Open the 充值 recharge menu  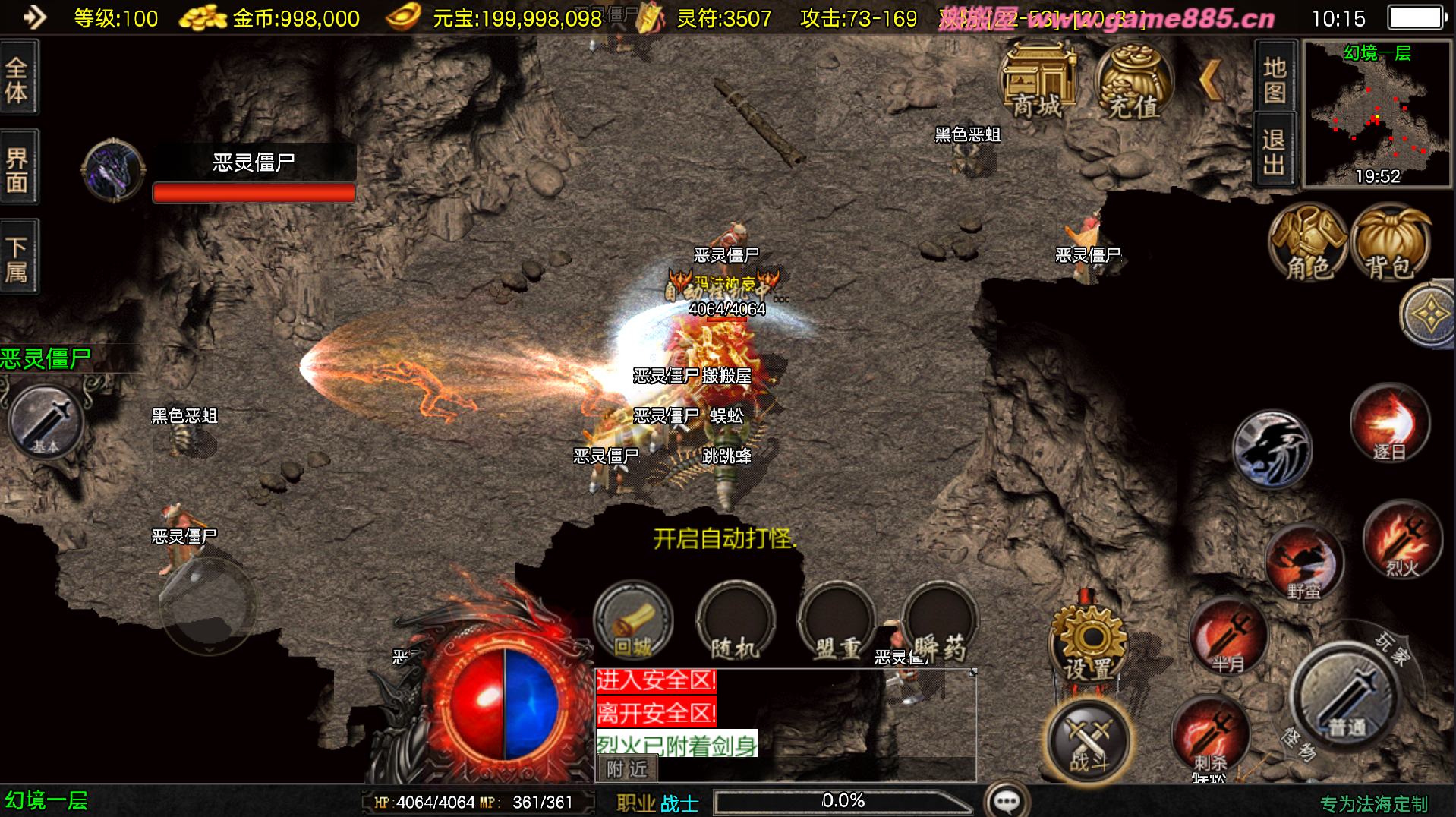[x=1133, y=82]
